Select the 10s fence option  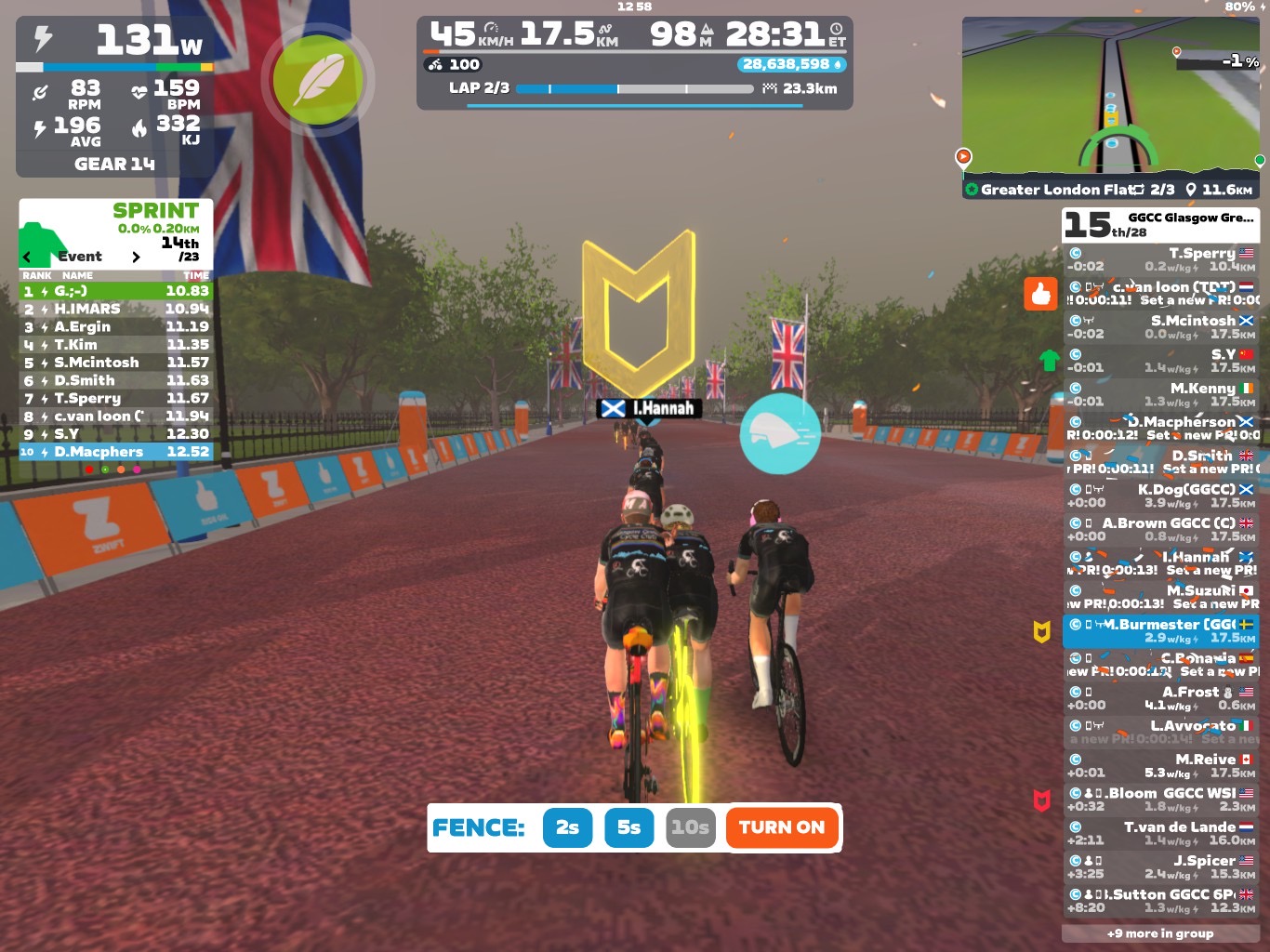690,827
